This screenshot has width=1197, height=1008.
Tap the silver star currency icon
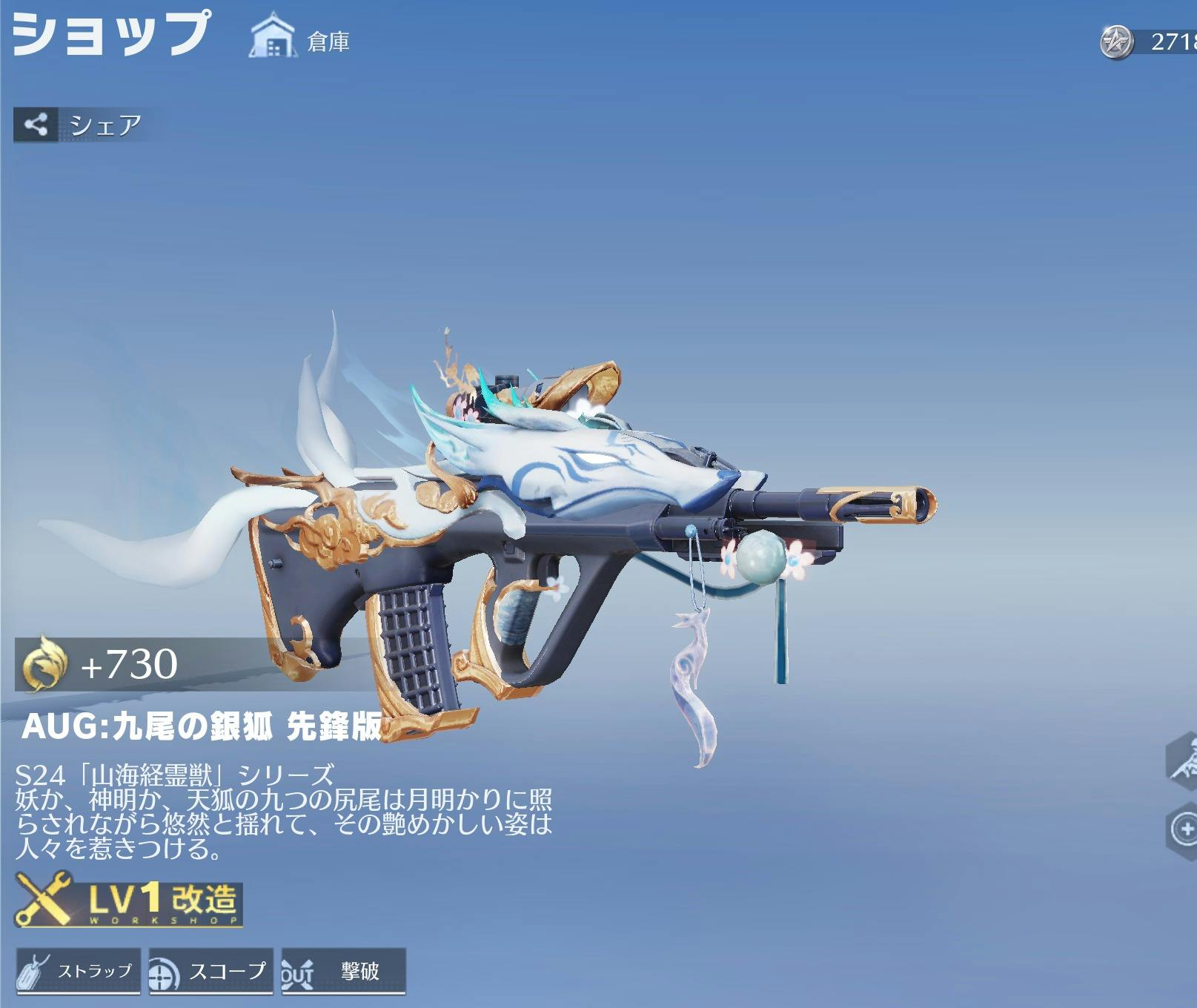(1116, 42)
